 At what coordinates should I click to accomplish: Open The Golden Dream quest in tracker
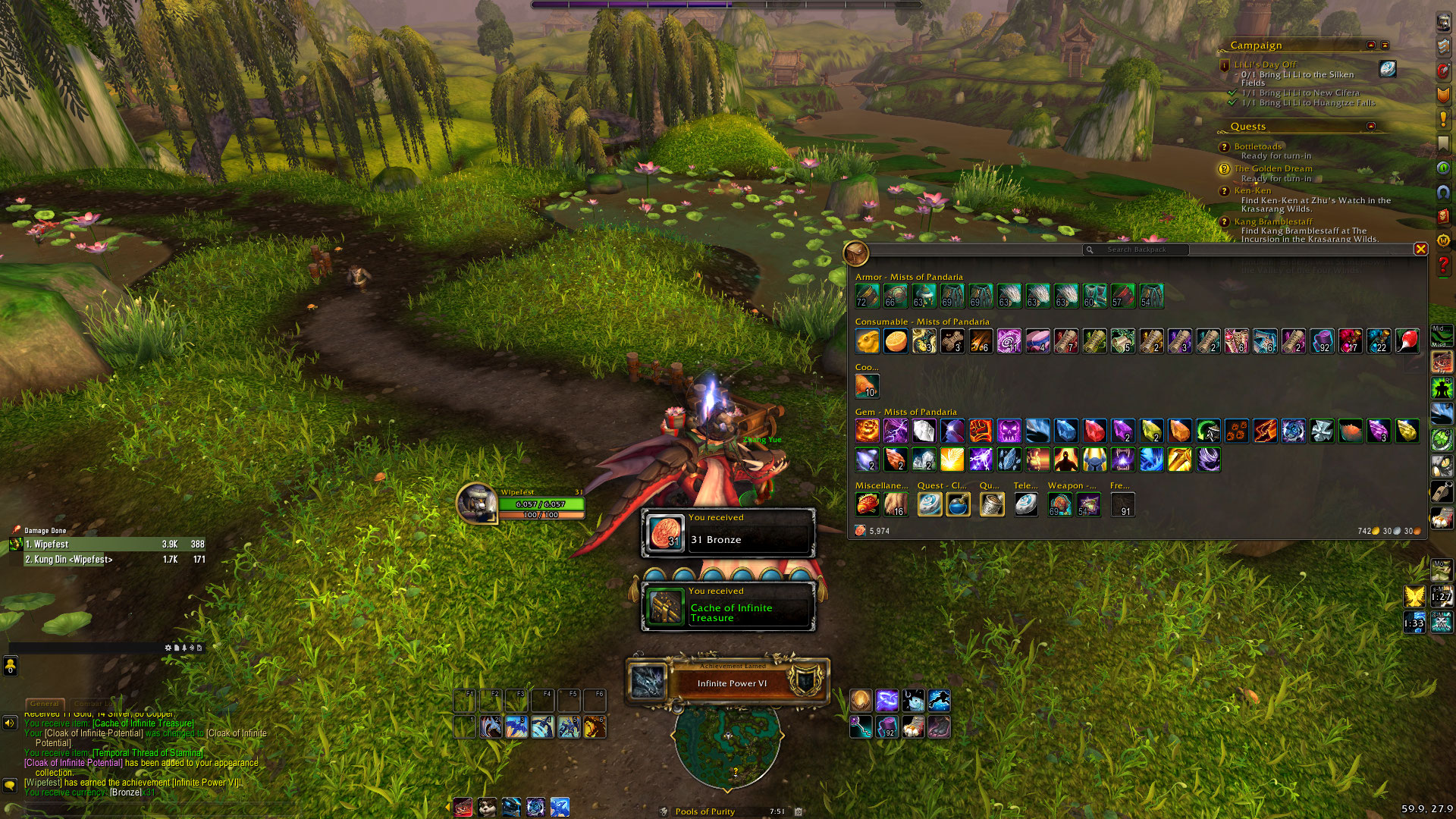pos(1272,168)
